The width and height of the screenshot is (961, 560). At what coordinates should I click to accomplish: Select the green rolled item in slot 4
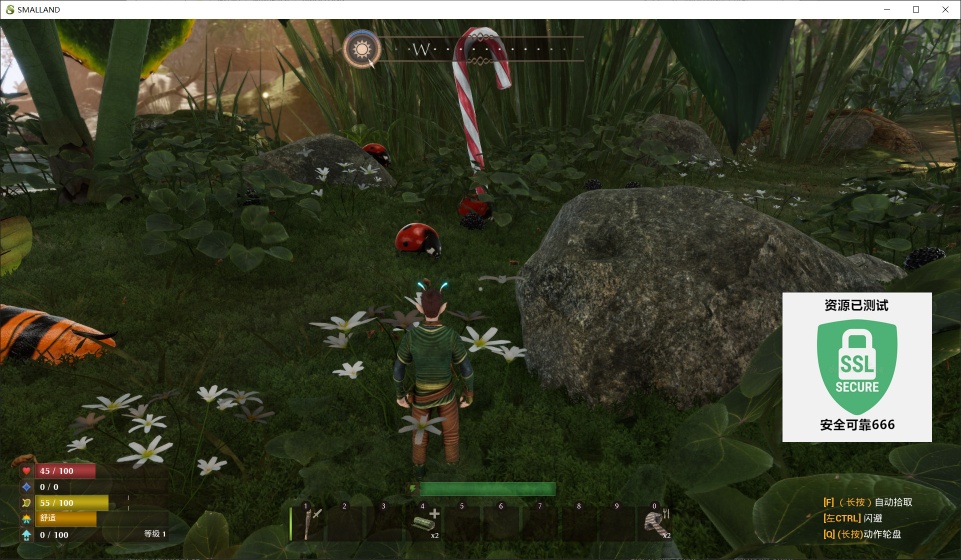(x=424, y=522)
